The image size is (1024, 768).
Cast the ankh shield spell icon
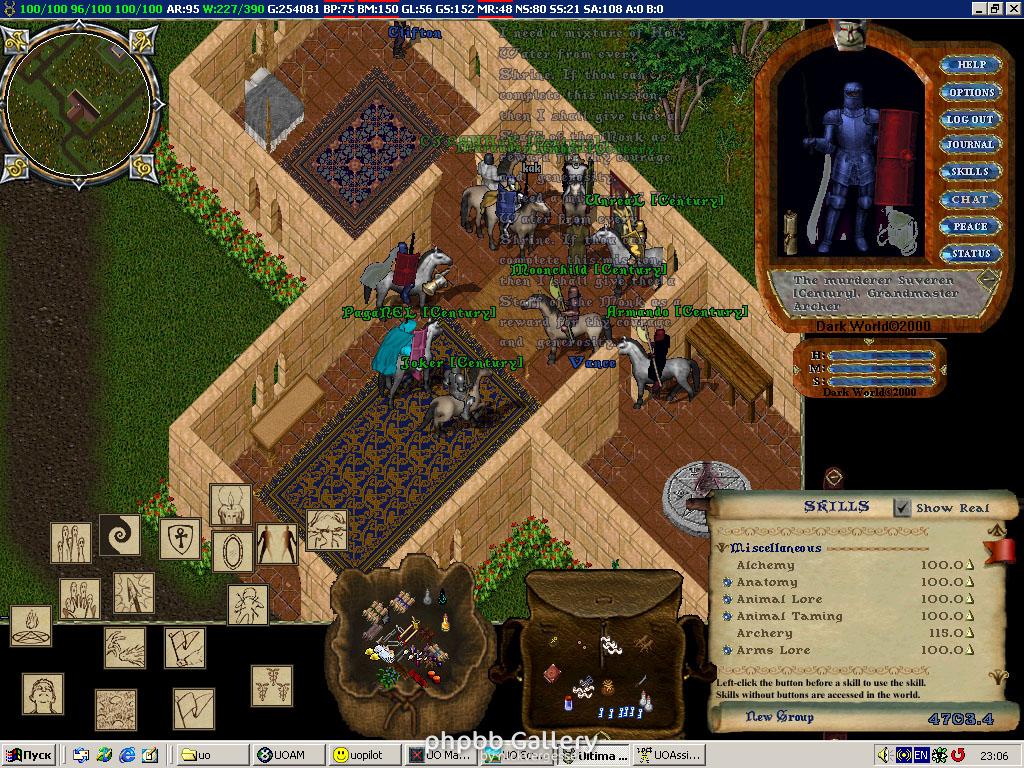[180, 538]
